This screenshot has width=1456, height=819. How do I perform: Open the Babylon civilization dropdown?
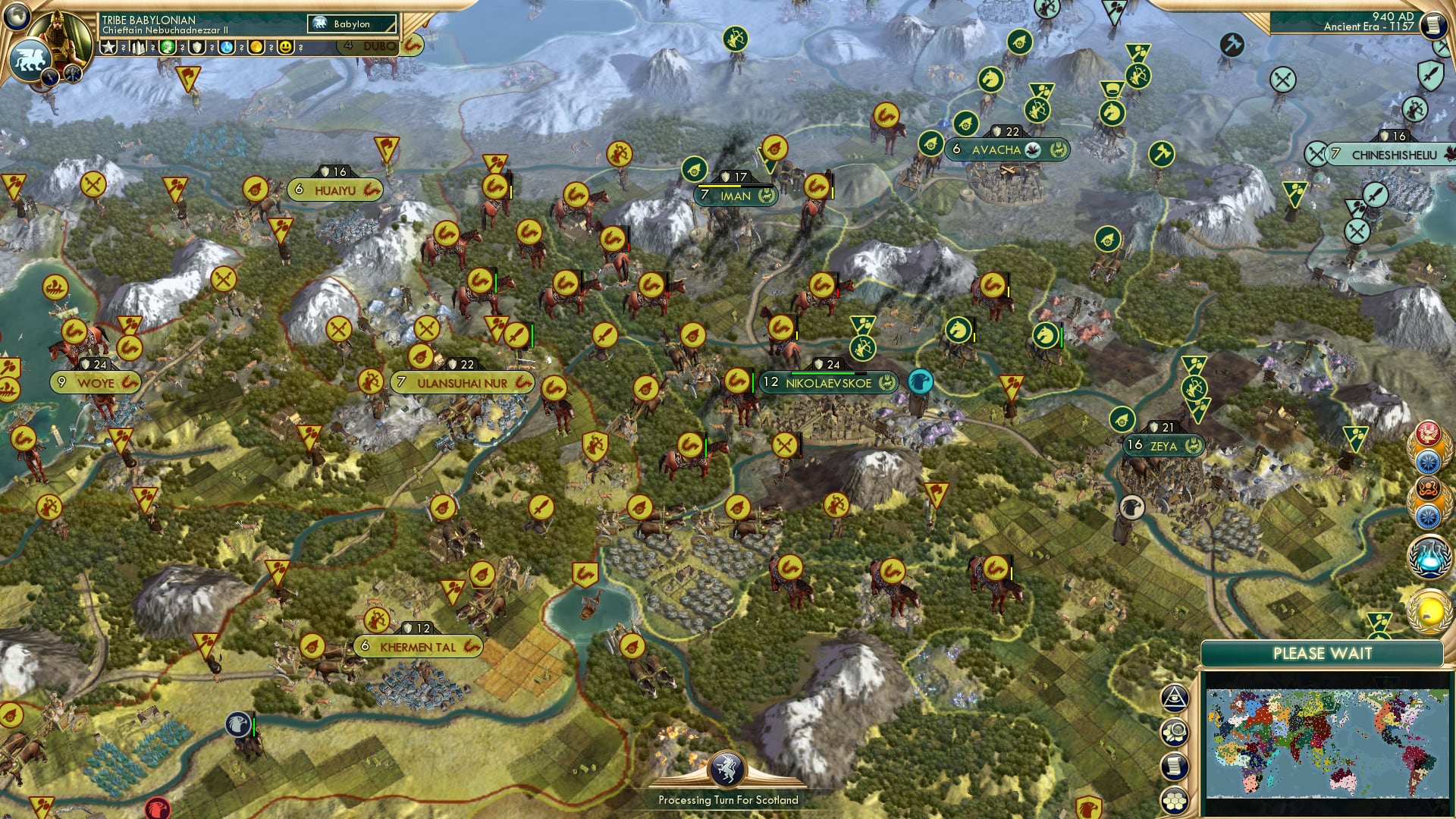pyautogui.click(x=351, y=24)
